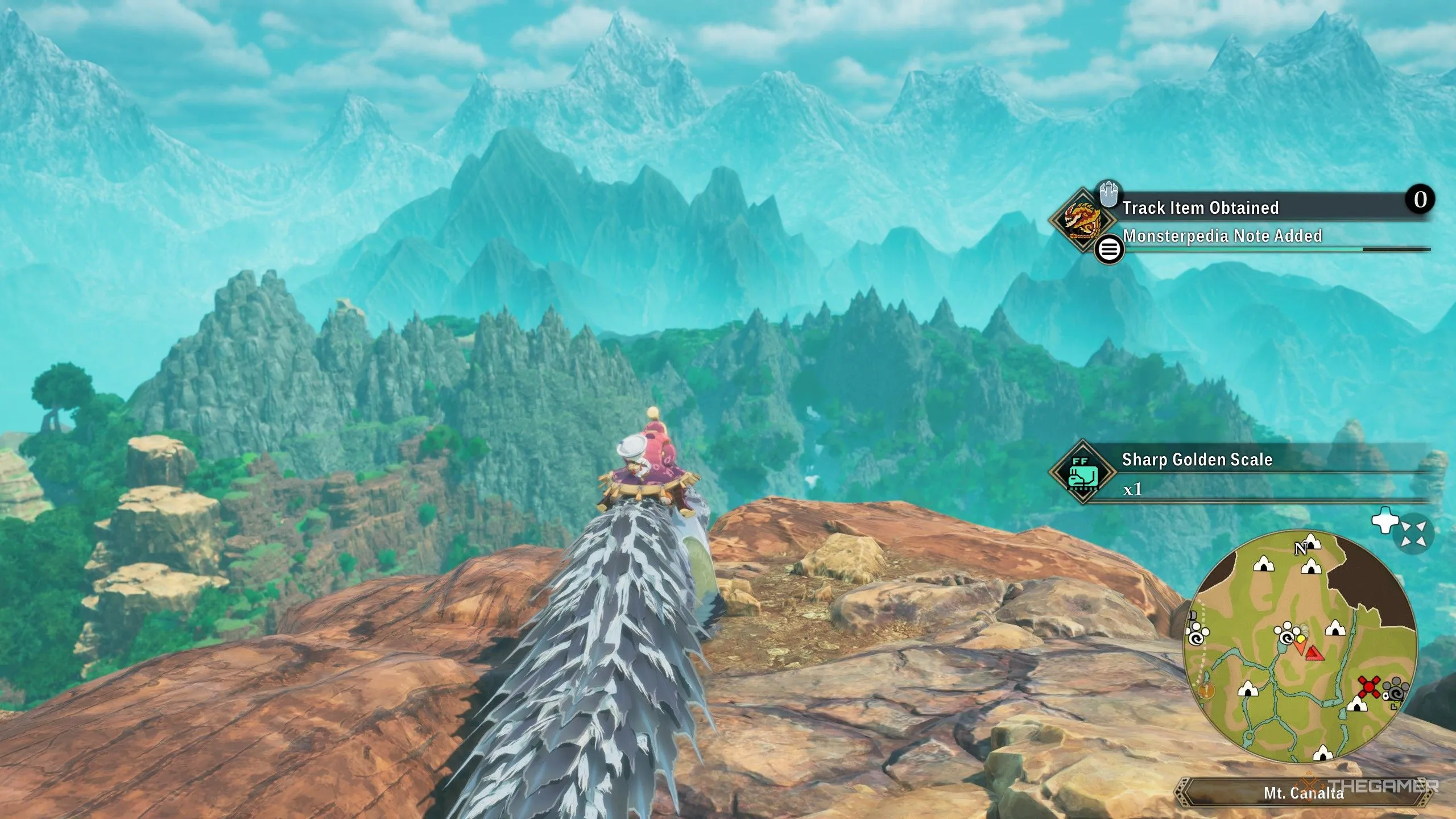The height and width of the screenshot is (819, 1456).
Task: Select the red X marker on minimap
Action: tap(1368, 687)
